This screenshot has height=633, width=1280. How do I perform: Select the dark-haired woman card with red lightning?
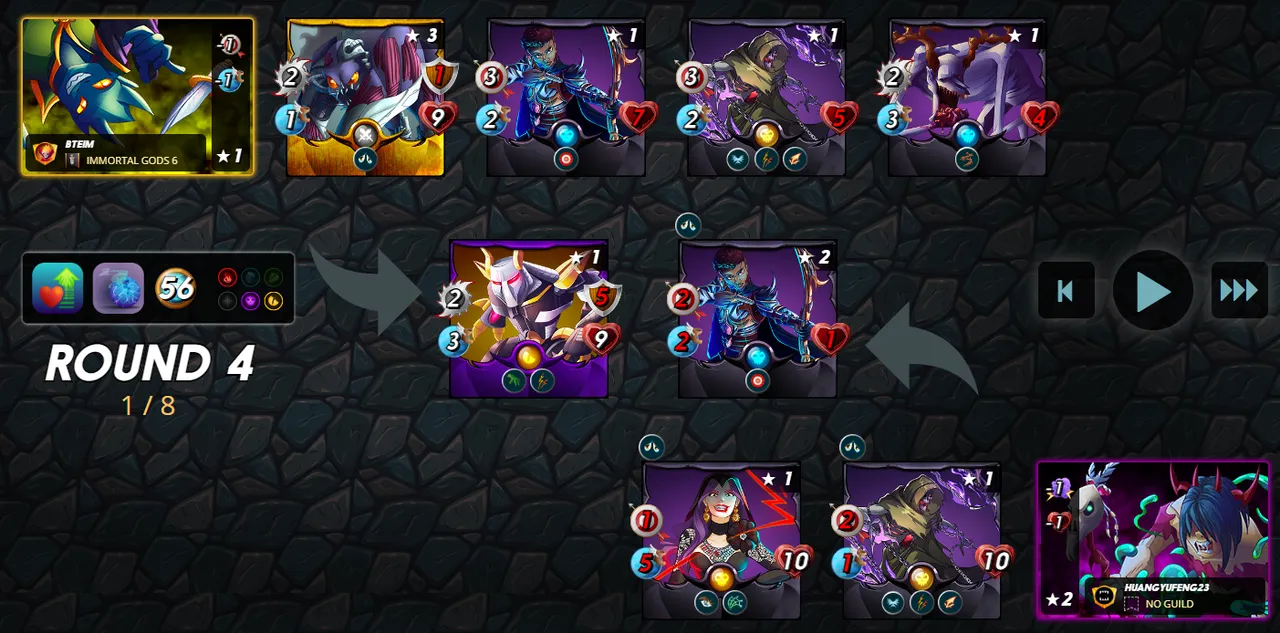click(x=721, y=540)
